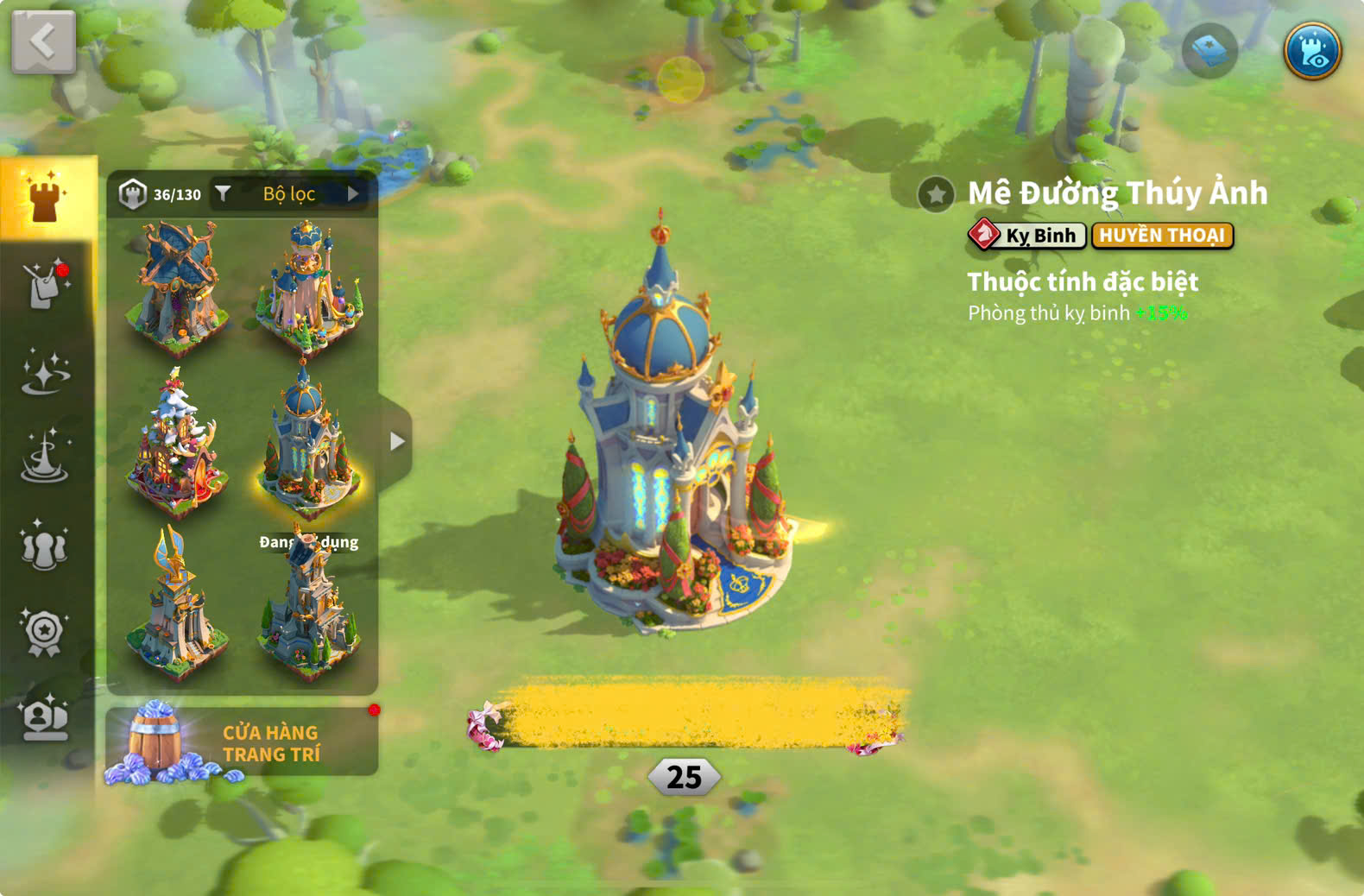Open the profile portrait tab

[x=45, y=718]
